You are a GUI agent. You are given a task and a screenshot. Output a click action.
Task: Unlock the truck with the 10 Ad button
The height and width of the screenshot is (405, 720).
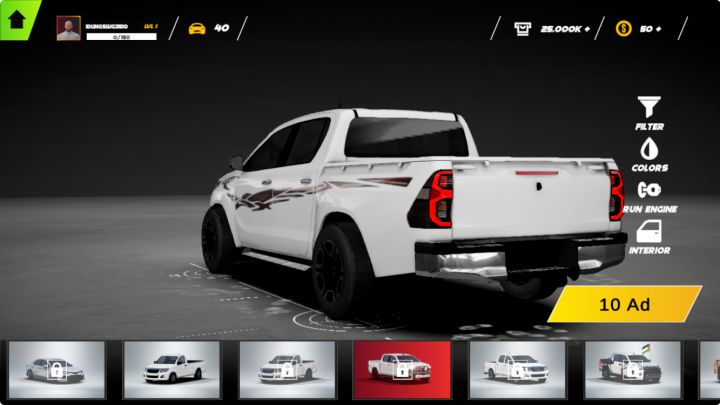625,304
